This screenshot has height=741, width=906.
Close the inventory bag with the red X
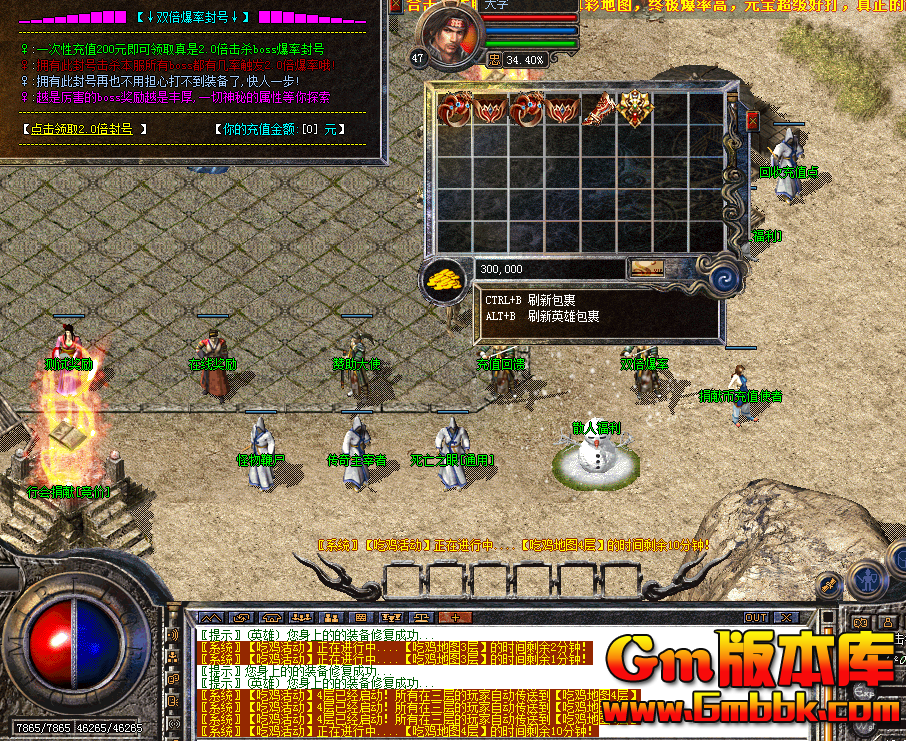point(753,121)
